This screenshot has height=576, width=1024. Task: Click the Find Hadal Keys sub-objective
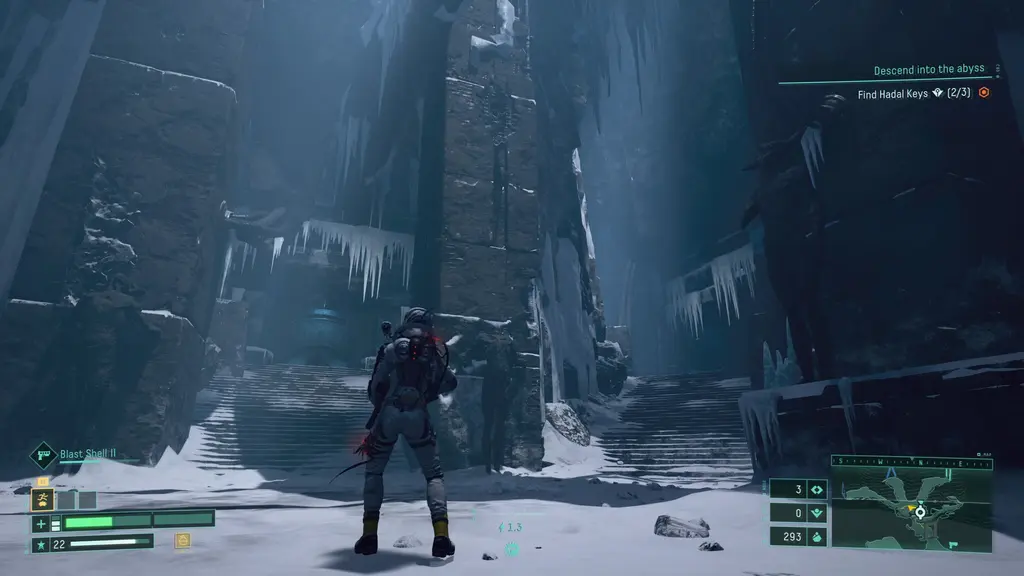click(x=914, y=93)
